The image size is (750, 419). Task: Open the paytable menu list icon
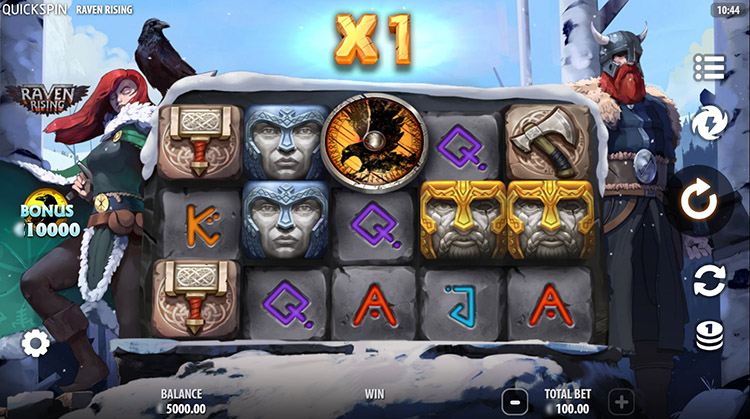coord(708,67)
